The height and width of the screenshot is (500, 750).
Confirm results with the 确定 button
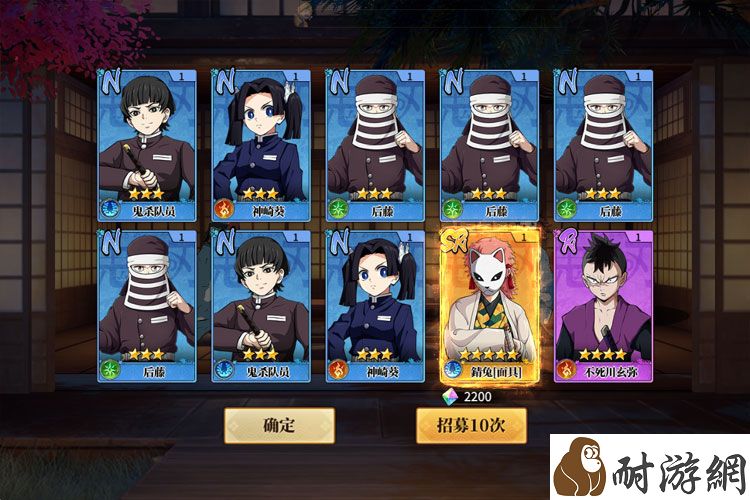[x=278, y=425]
